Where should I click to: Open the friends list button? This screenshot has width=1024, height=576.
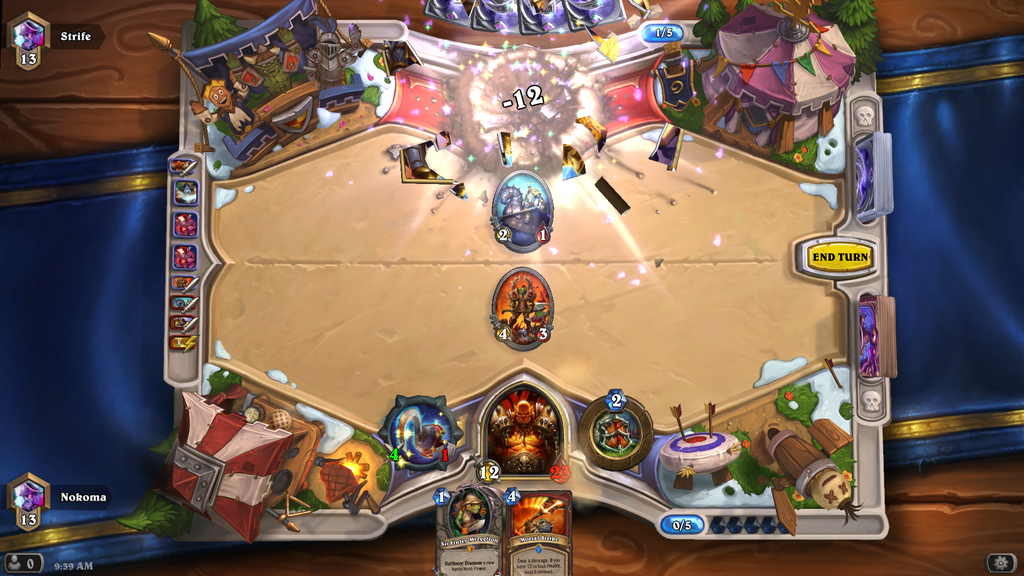tap(23, 563)
